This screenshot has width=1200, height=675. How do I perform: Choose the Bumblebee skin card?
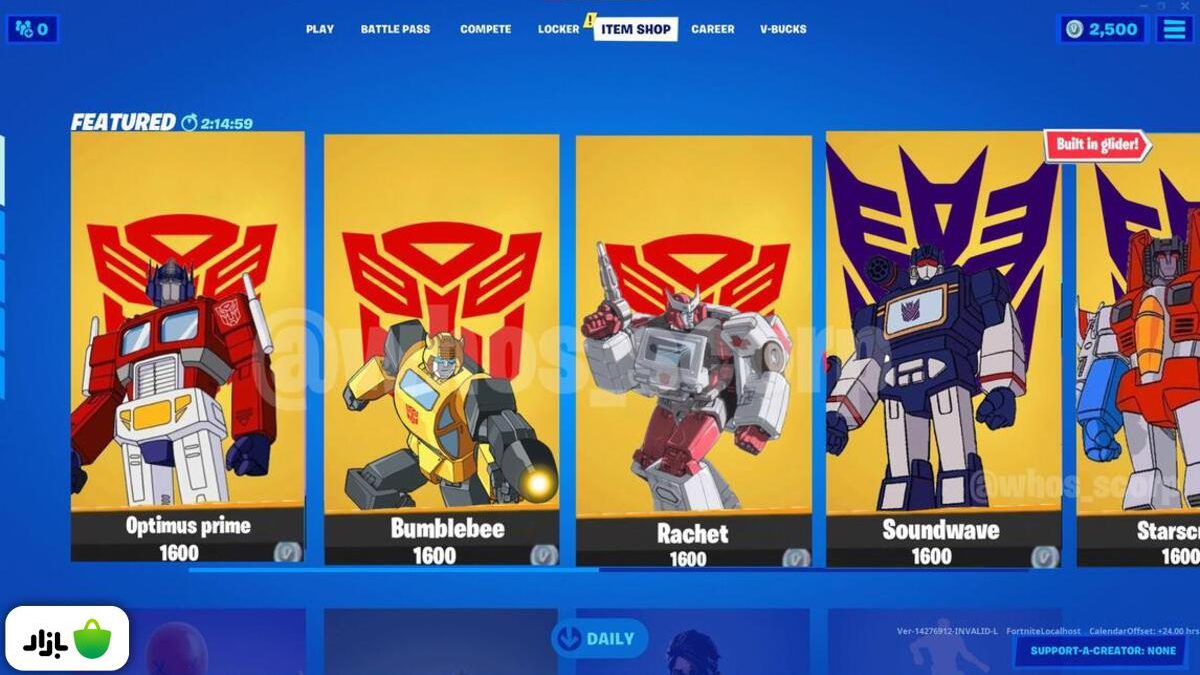441,348
